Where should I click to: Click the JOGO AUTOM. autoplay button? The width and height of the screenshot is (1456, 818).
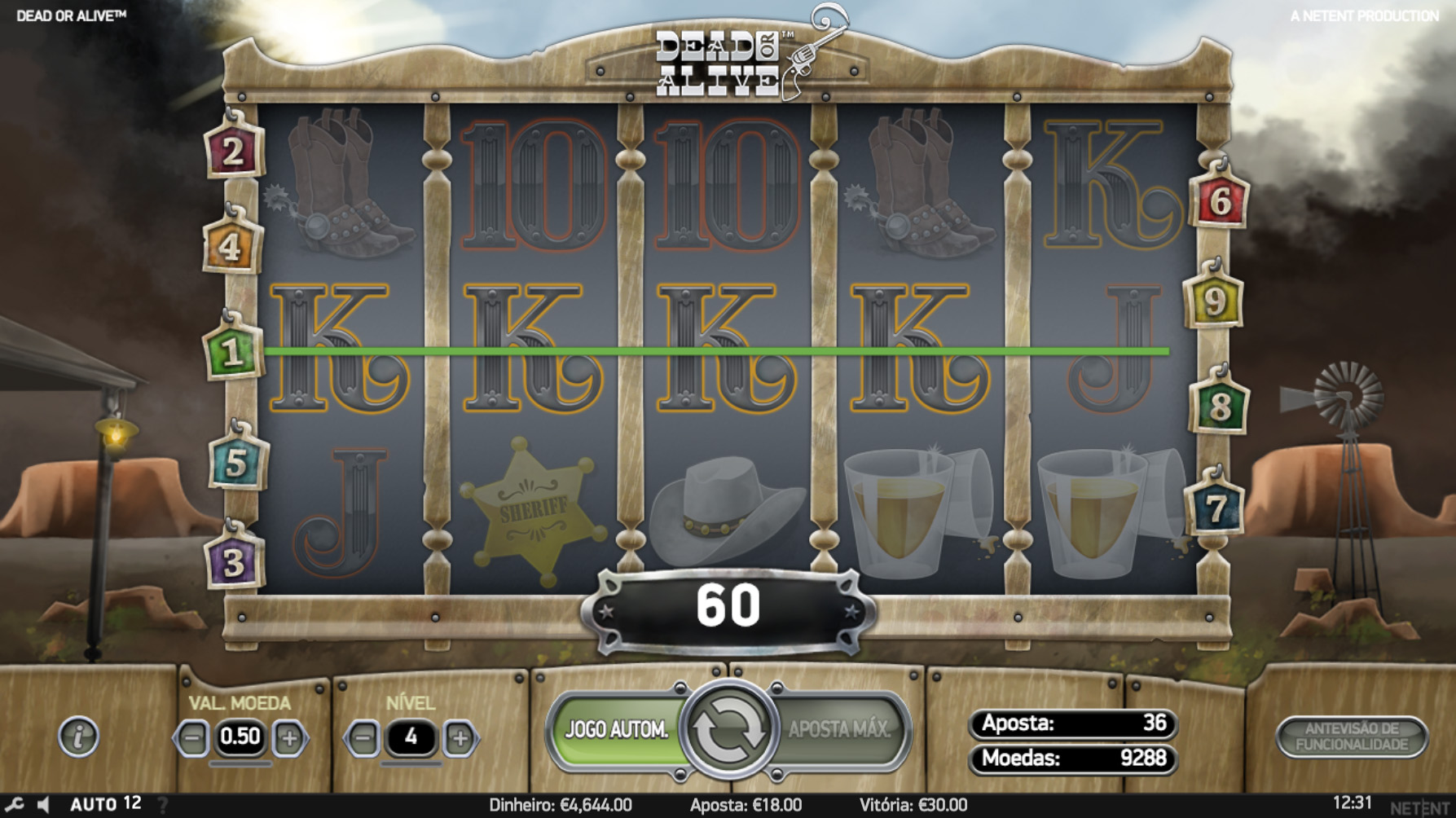tap(616, 729)
